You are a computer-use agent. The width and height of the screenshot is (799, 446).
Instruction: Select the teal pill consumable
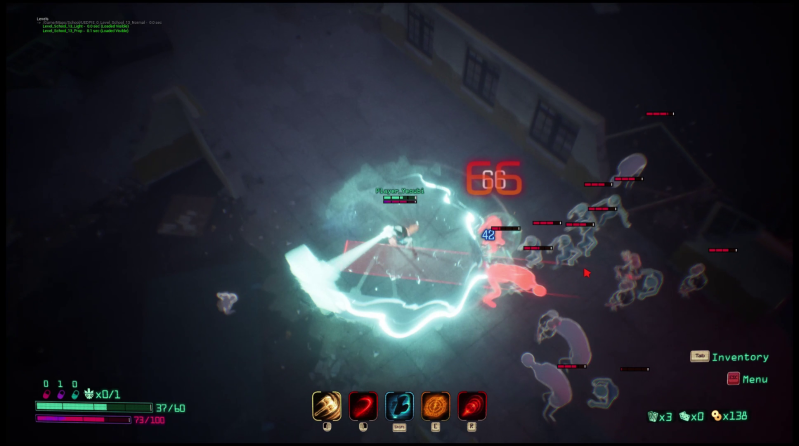click(75, 394)
